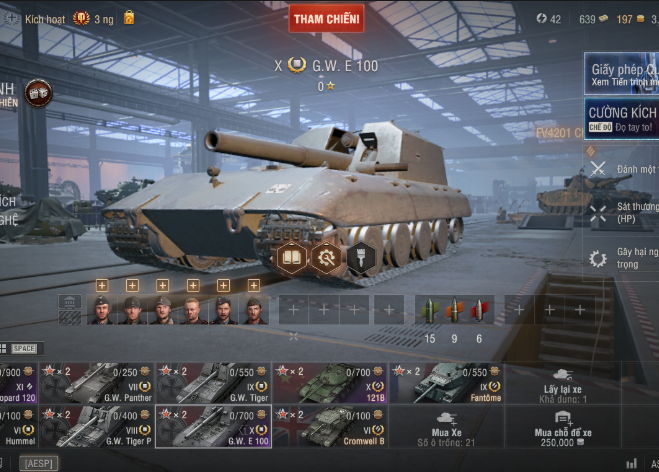Open the Lấy lại xe vehicle recovery tile

point(563,383)
